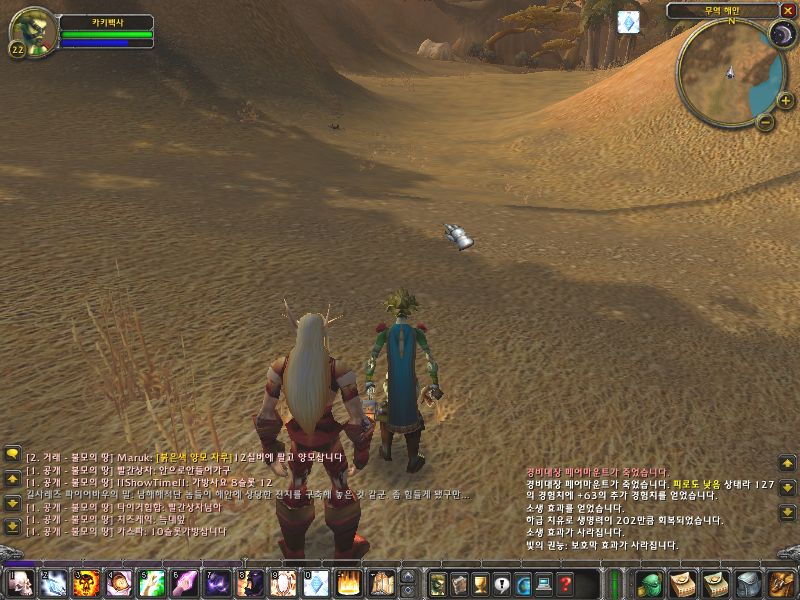Image resolution: width=800 pixels, height=600 pixels.
Task: Close the minimap with the X button
Action: pyautogui.click(x=788, y=11)
